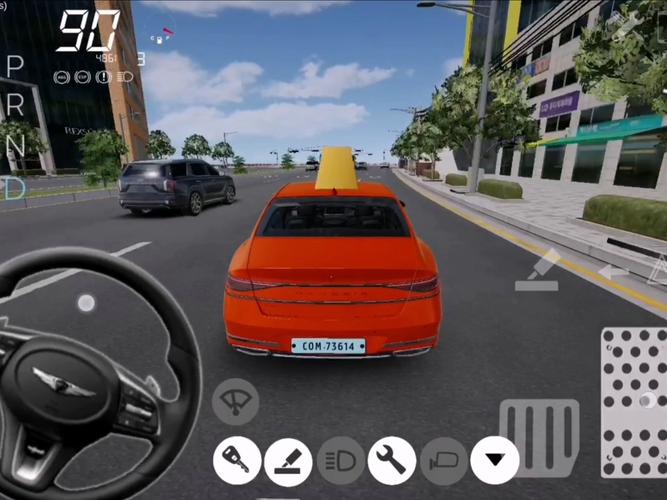Tap the car key ignition button
The image size is (667, 500).
point(237,461)
